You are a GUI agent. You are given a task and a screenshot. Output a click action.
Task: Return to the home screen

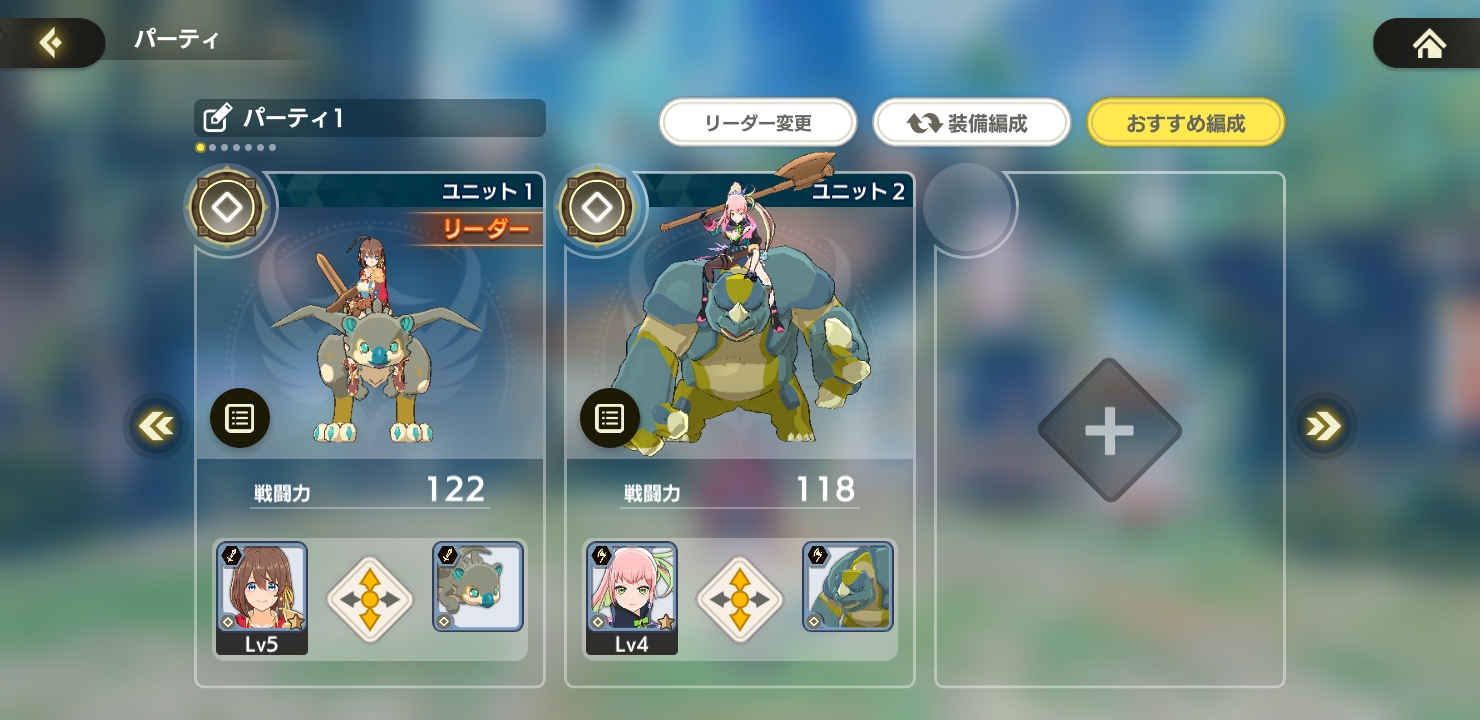(1429, 44)
